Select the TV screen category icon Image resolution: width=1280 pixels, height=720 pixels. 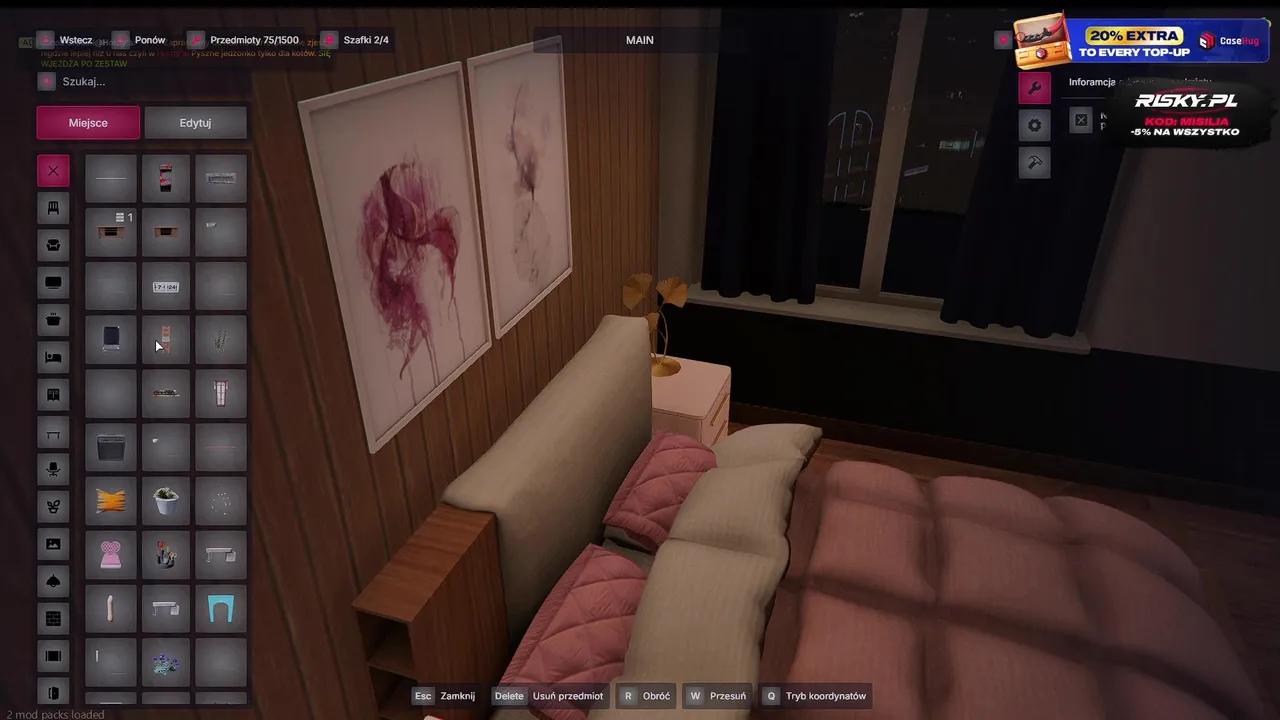[53, 282]
